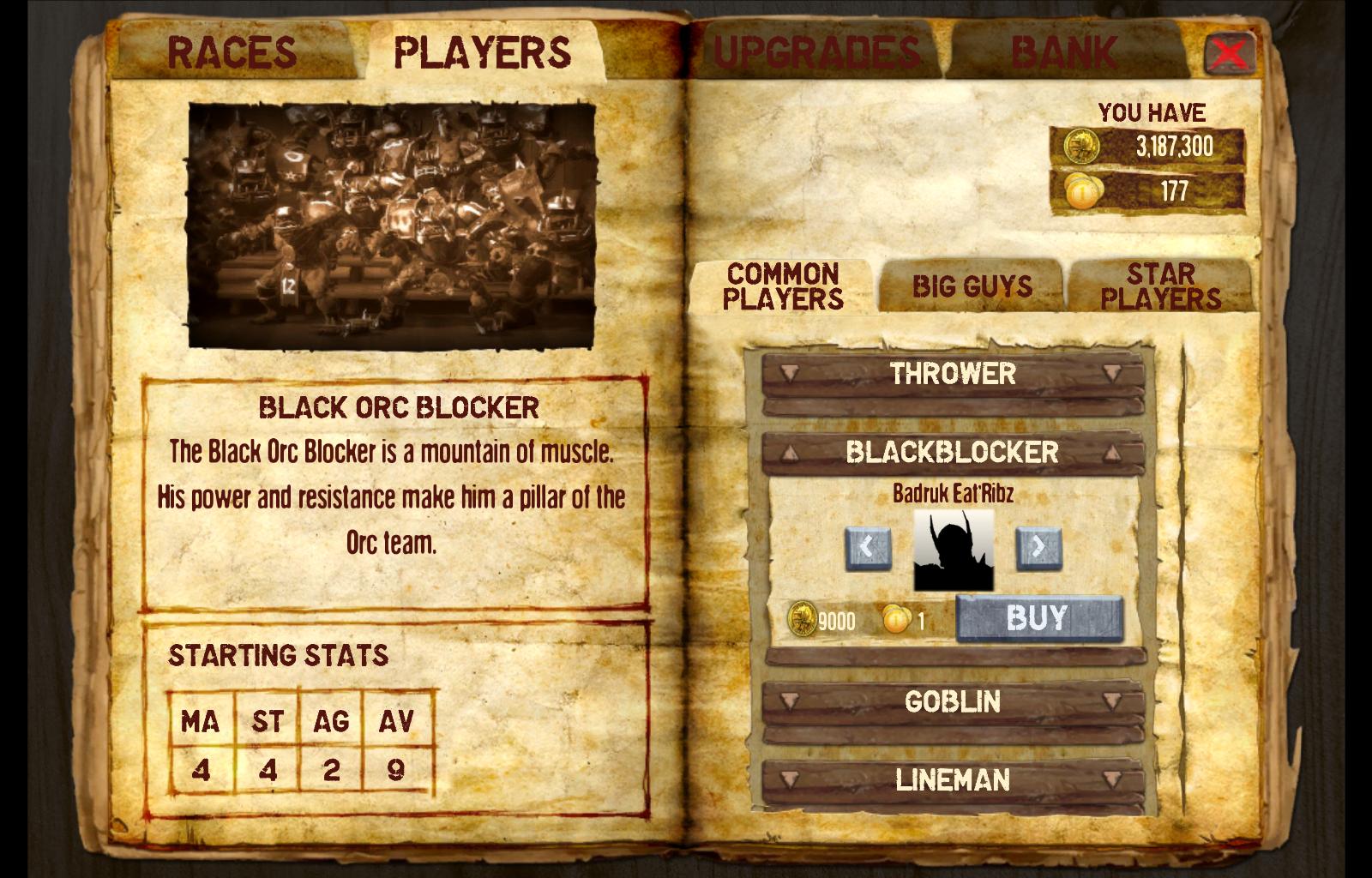Select the Players tab
The image size is (1372, 878).
tap(482, 51)
